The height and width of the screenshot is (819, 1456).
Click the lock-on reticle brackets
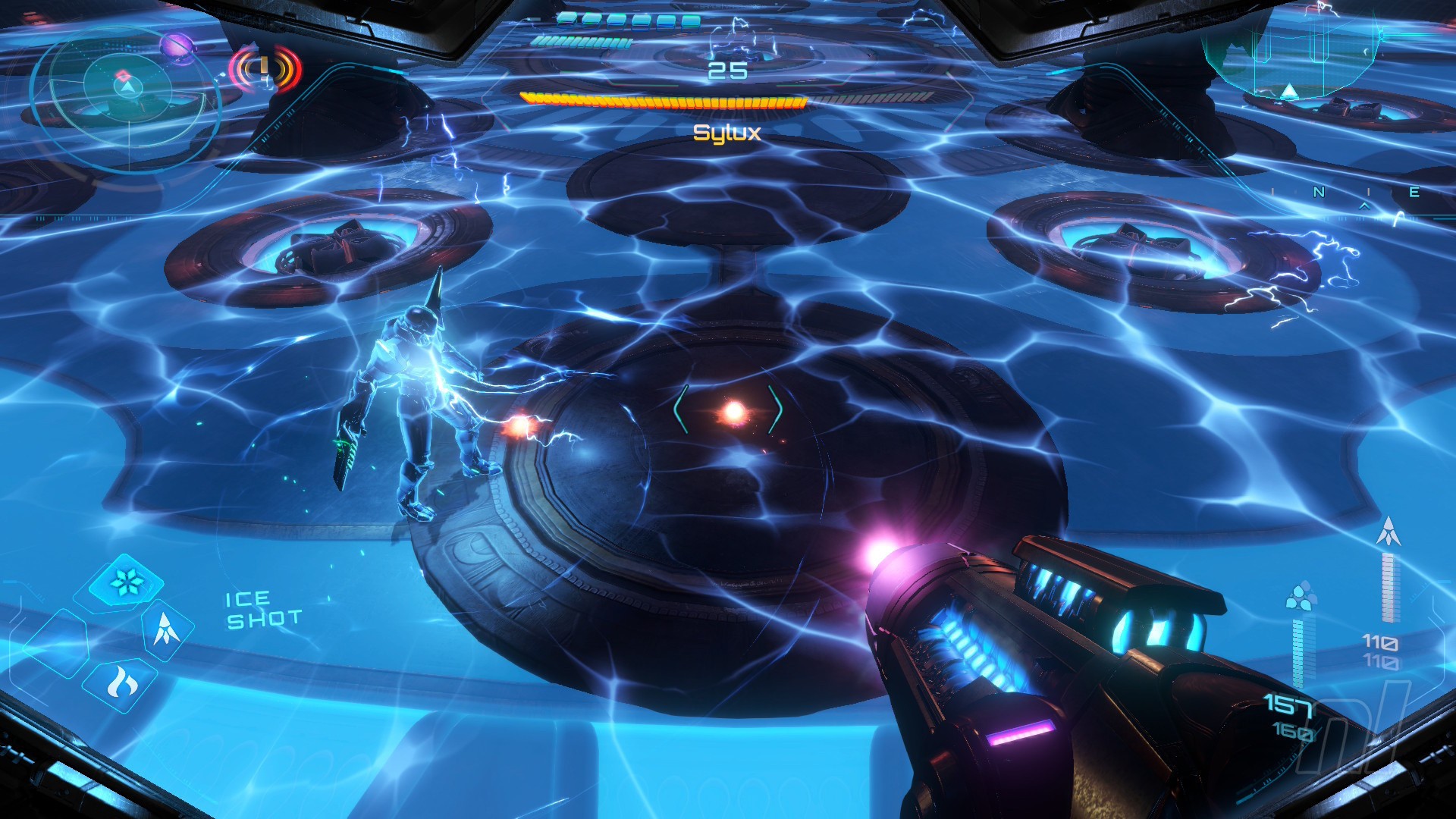point(729,410)
